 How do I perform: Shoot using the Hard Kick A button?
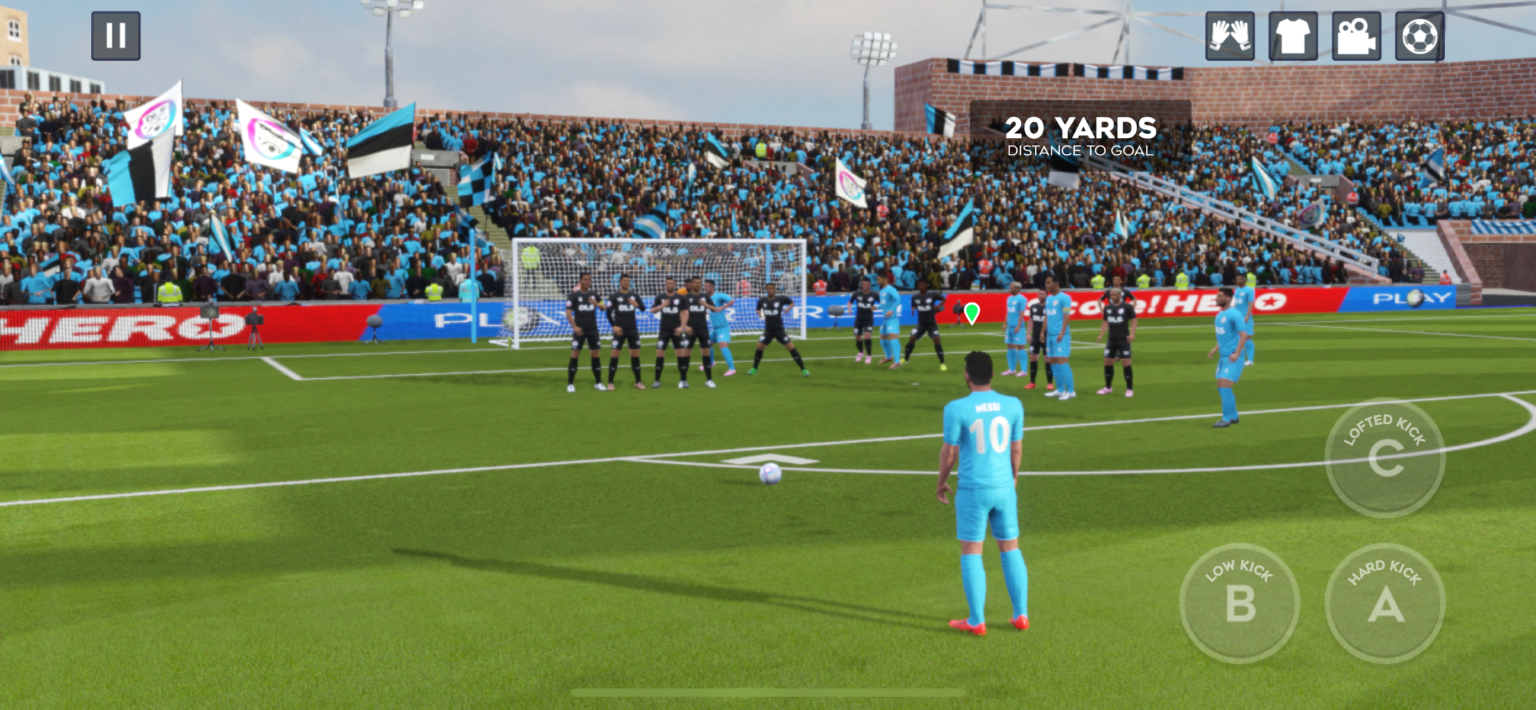(x=1384, y=603)
